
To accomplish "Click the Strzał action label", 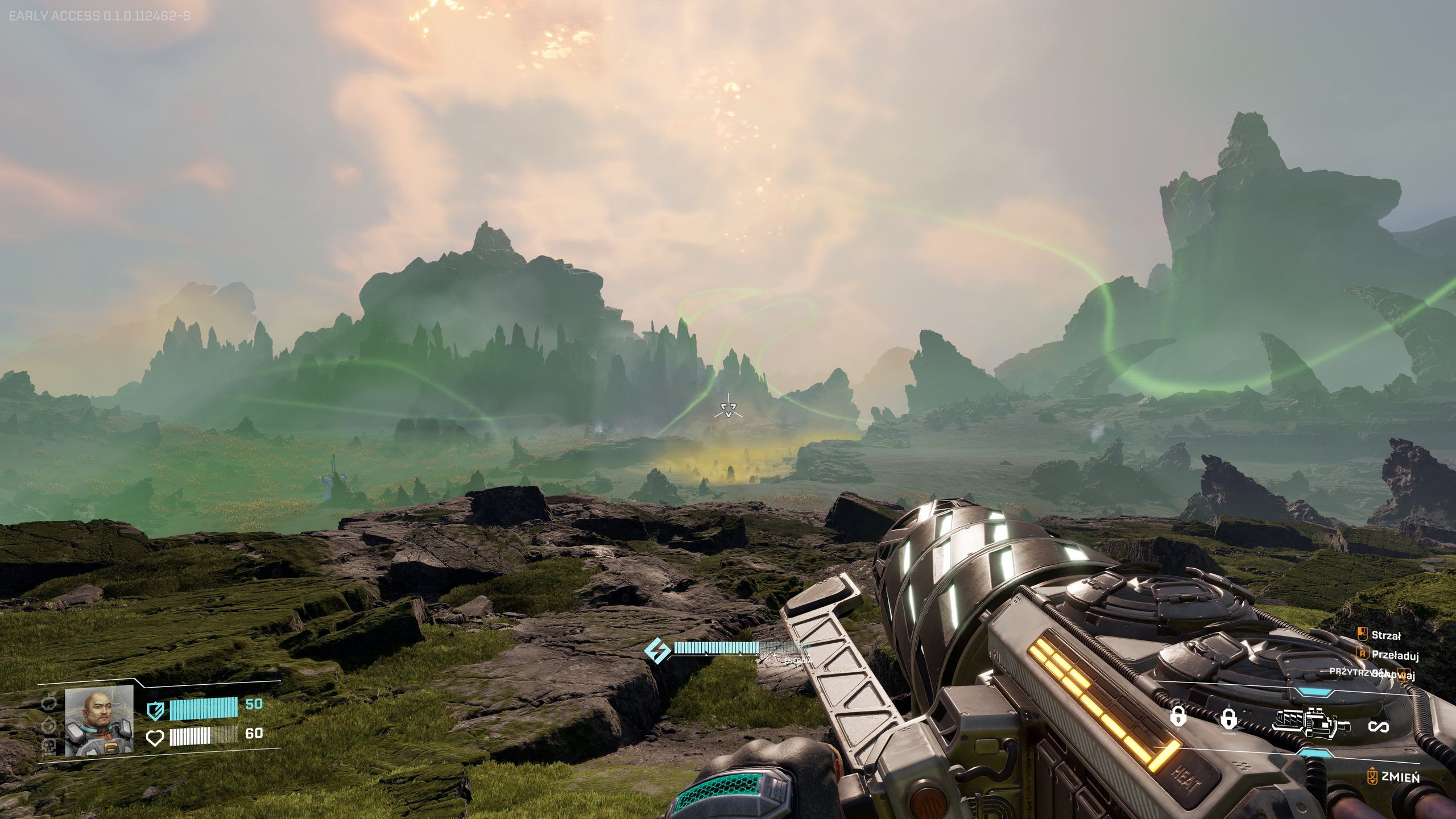I will click(x=1387, y=636).
